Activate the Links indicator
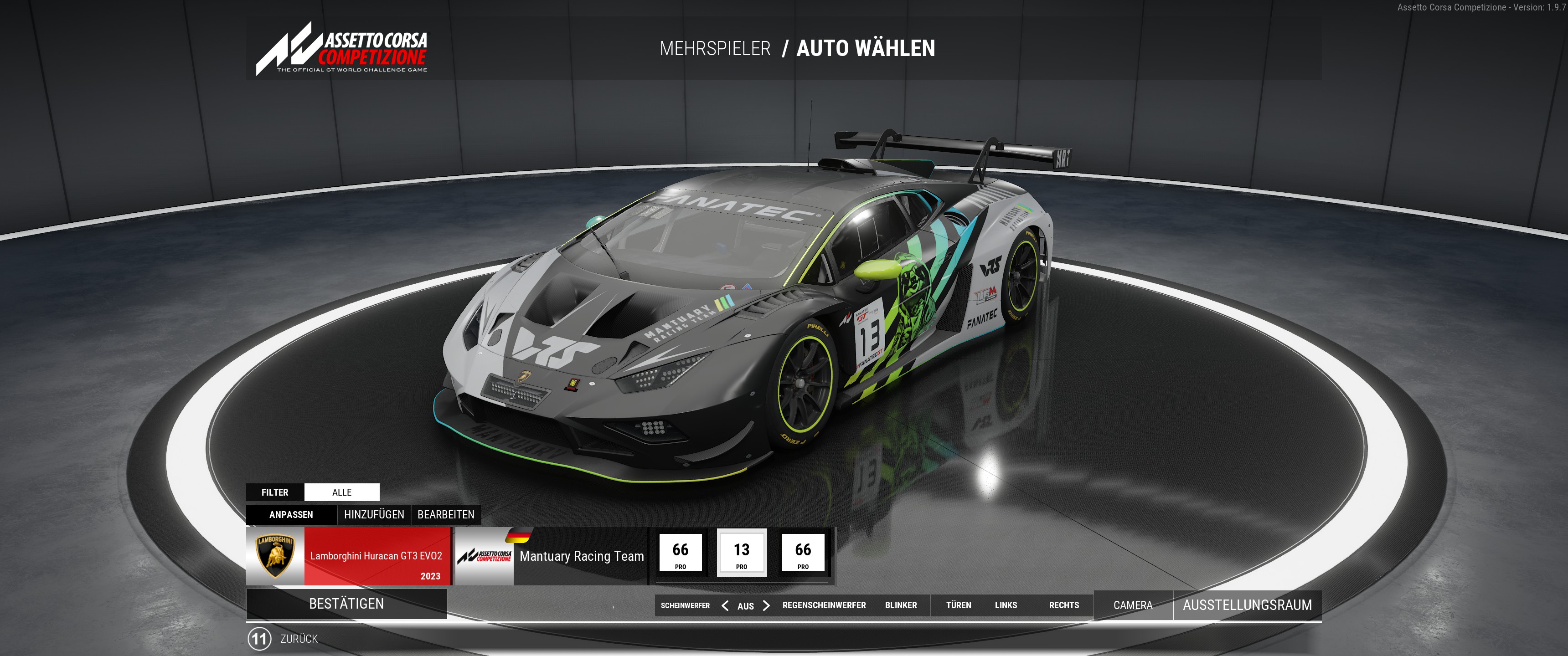1568x656 pixels. click(x=1006, y=605)
